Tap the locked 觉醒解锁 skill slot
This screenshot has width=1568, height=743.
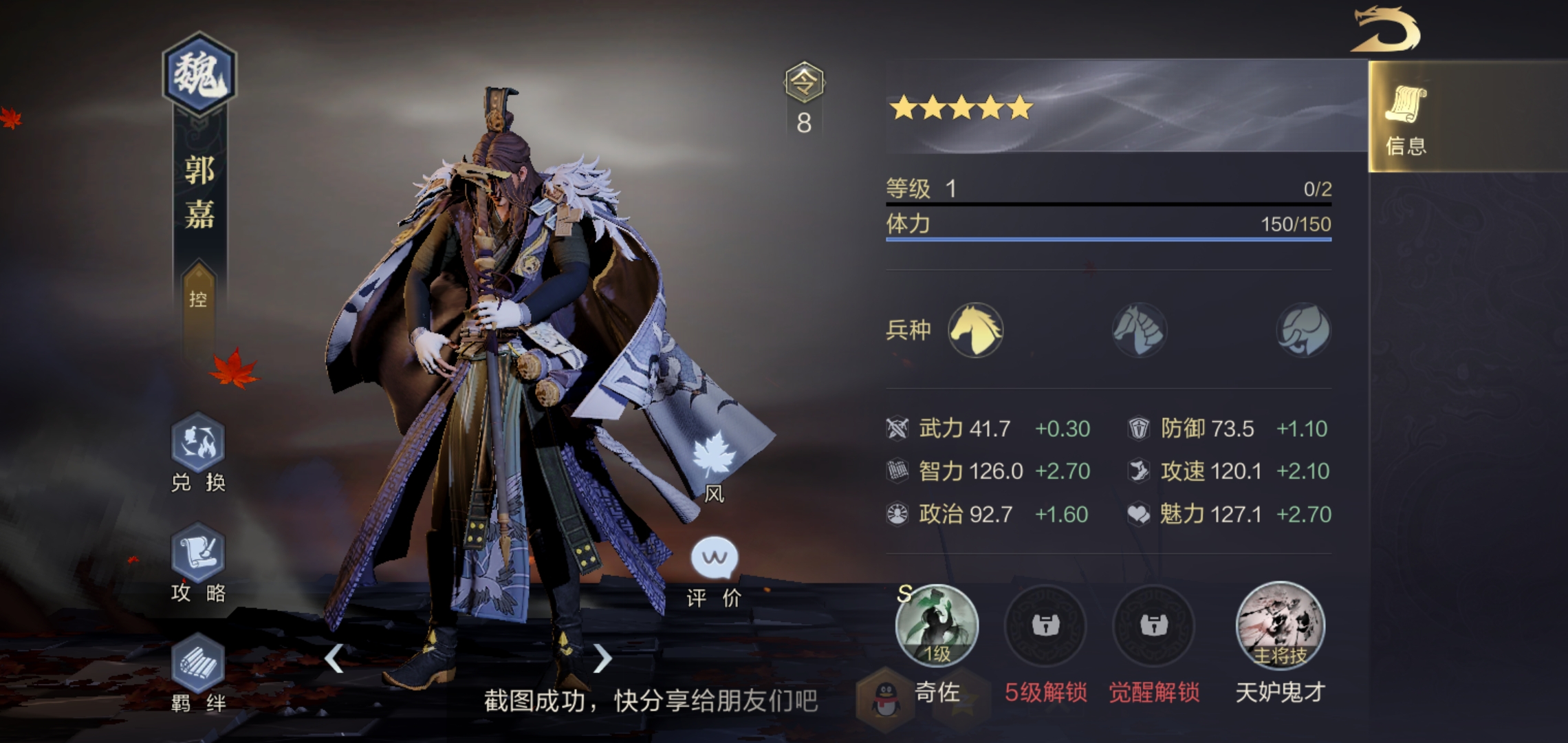coord(1153,626)
